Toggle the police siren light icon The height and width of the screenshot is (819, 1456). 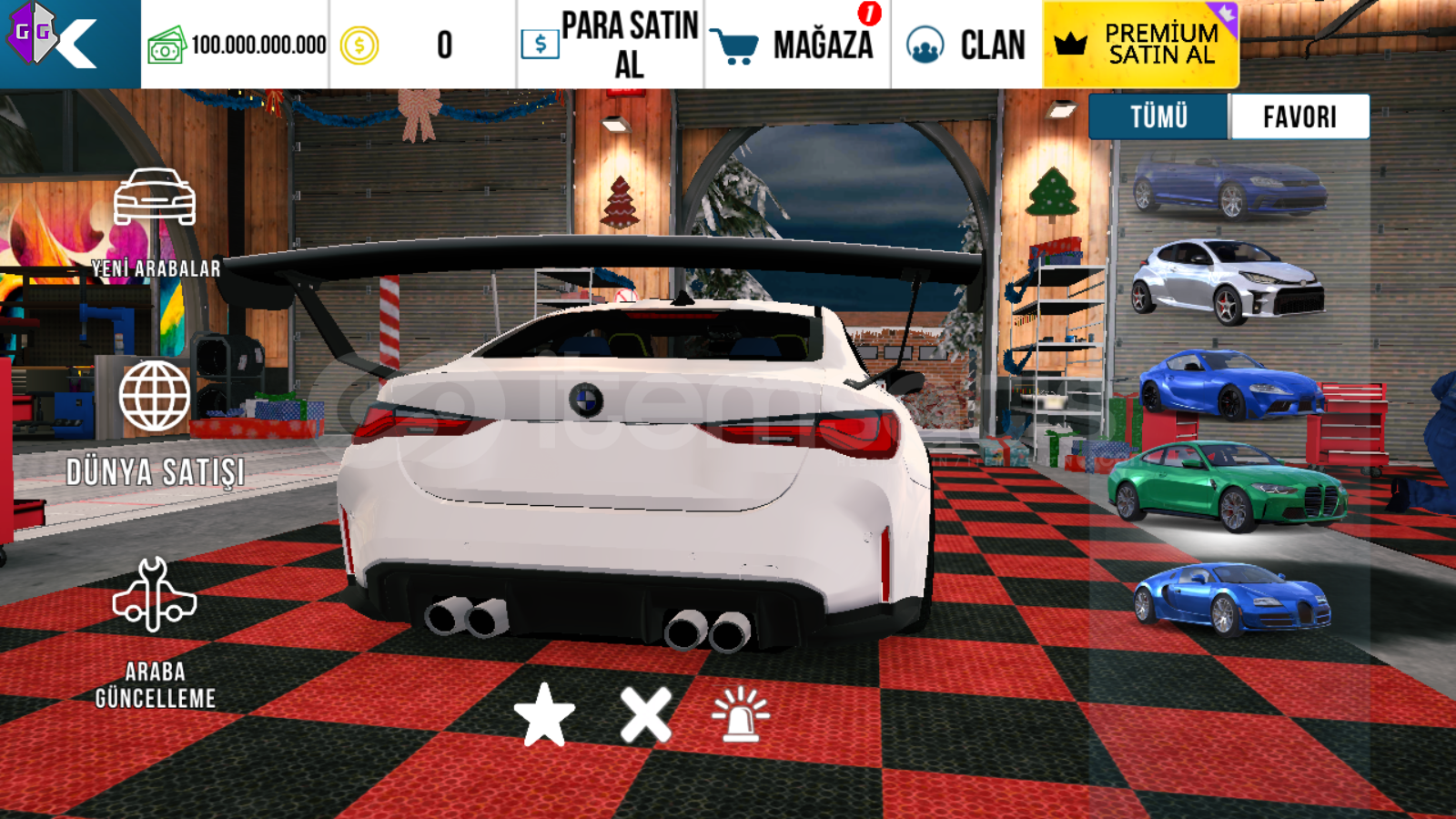coord(741,715)
